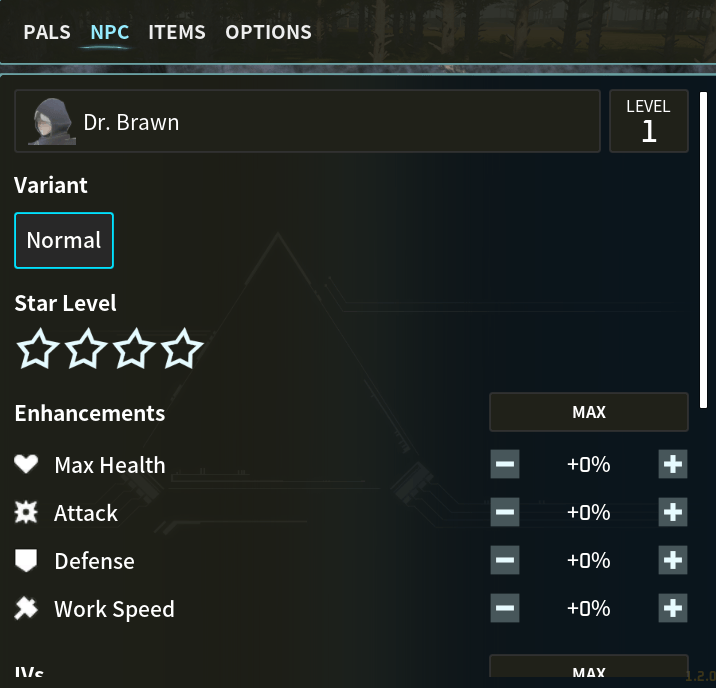716x688 pixels.
Task: Set star level to one star
Action: (x=38, y=349)
